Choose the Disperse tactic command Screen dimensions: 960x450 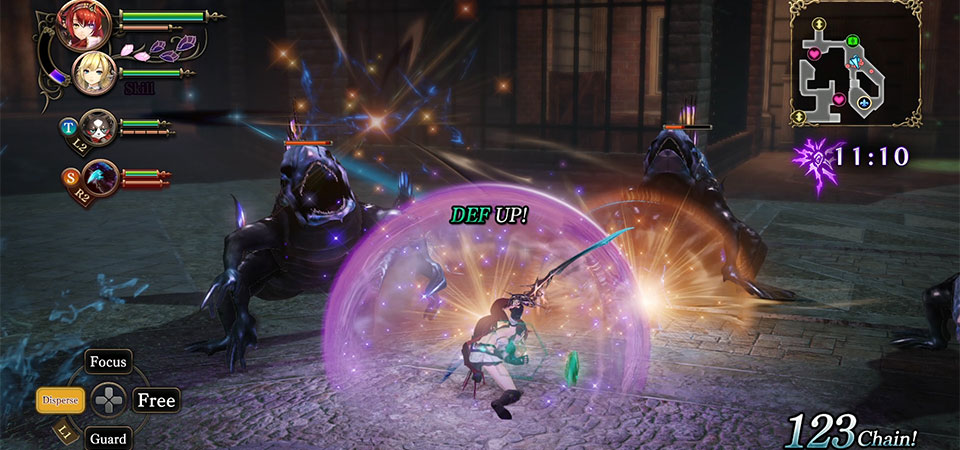[x=60, y=400]
